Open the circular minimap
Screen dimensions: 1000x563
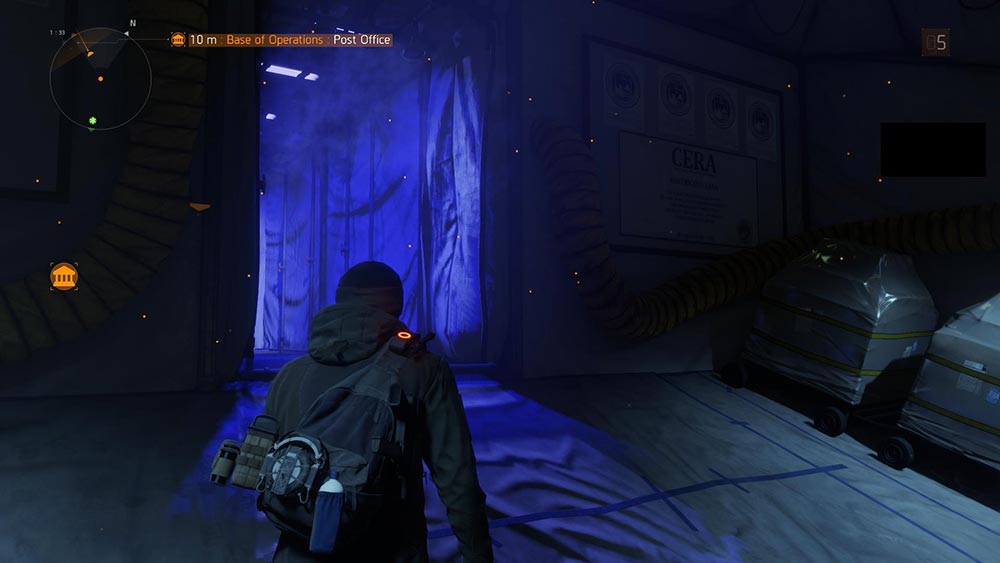point(100,78)
